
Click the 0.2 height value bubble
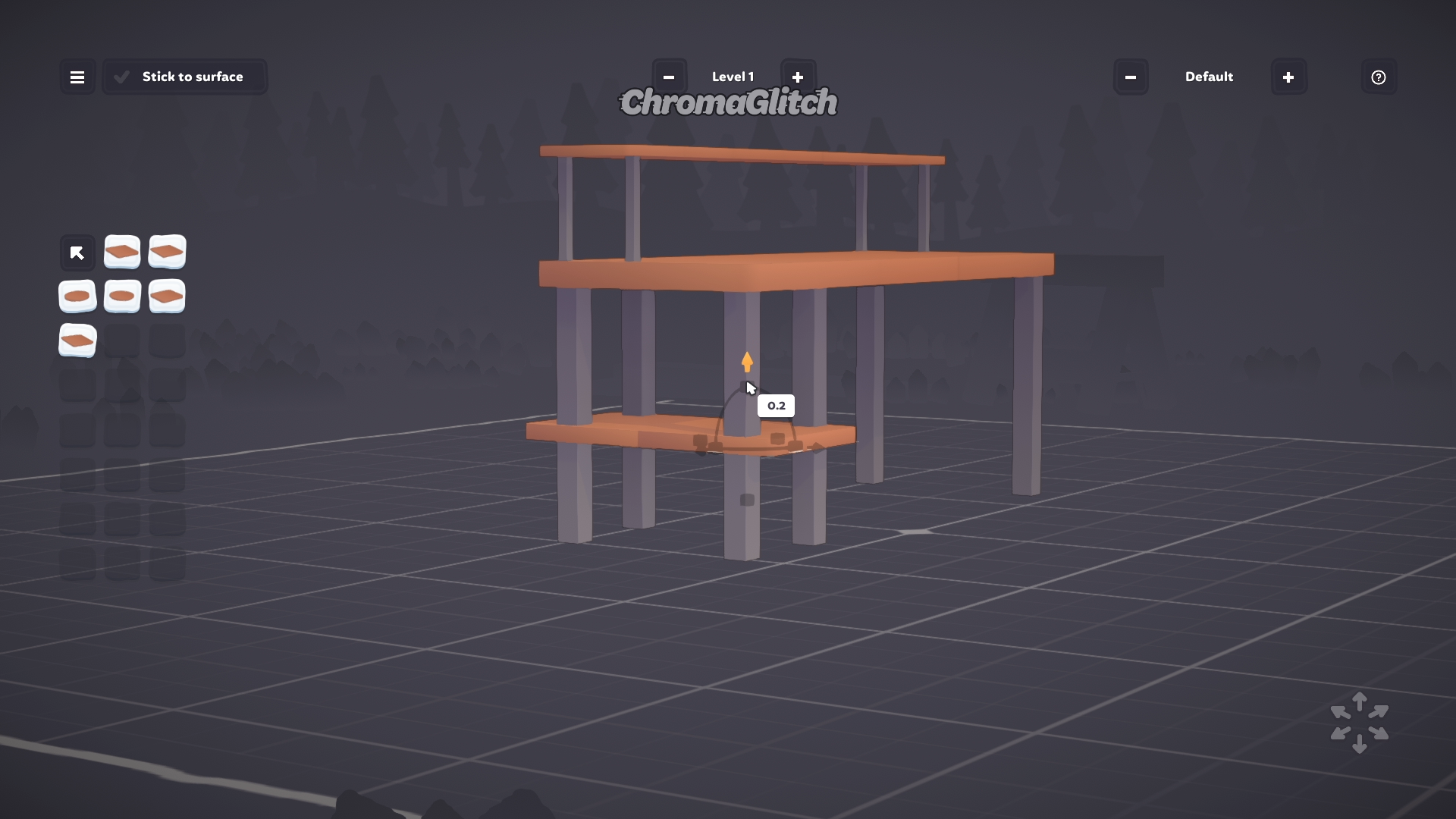click(775, 406)
